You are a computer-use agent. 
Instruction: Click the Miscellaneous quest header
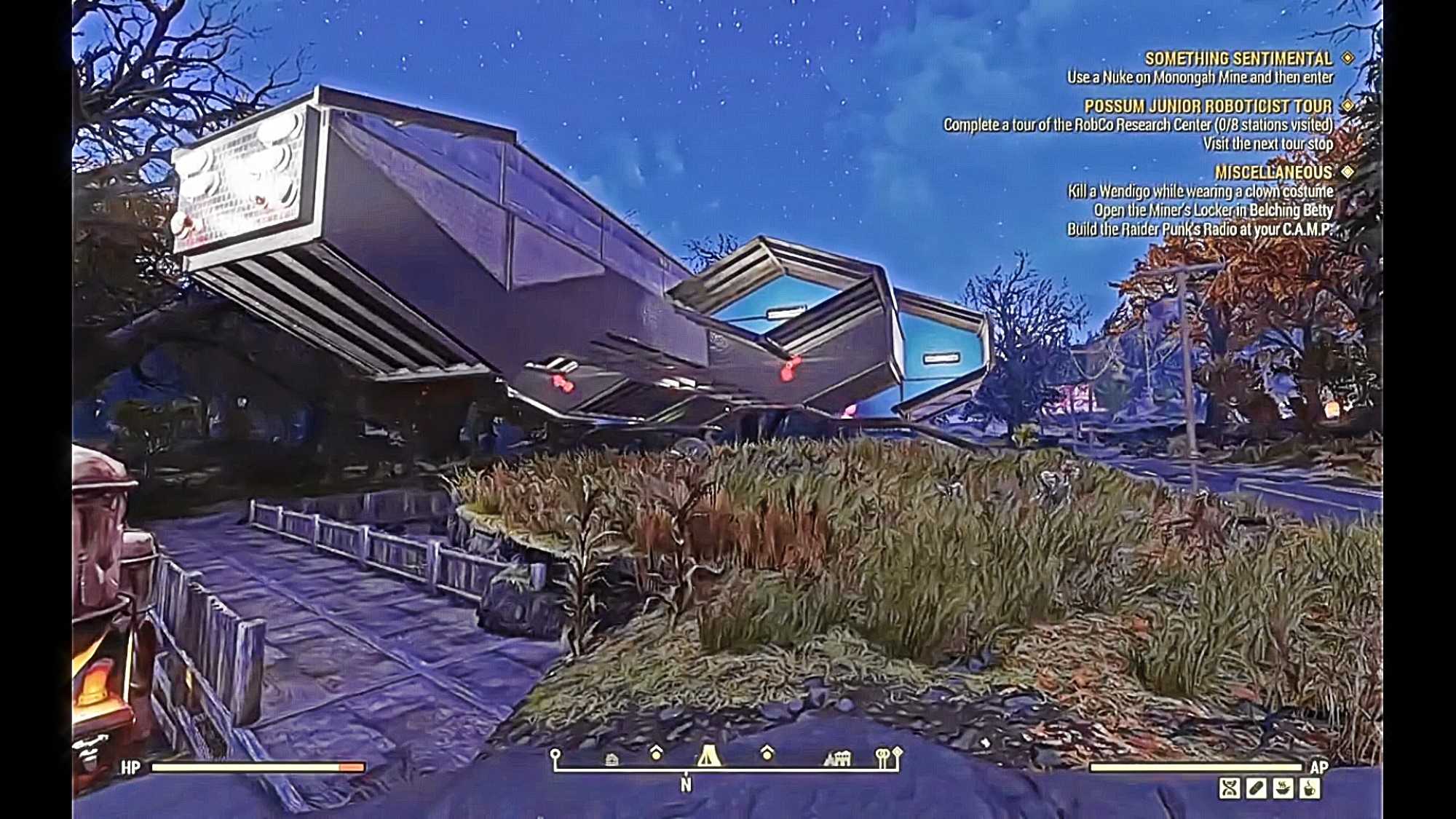pyautogui.click(x=1273, y=173)
